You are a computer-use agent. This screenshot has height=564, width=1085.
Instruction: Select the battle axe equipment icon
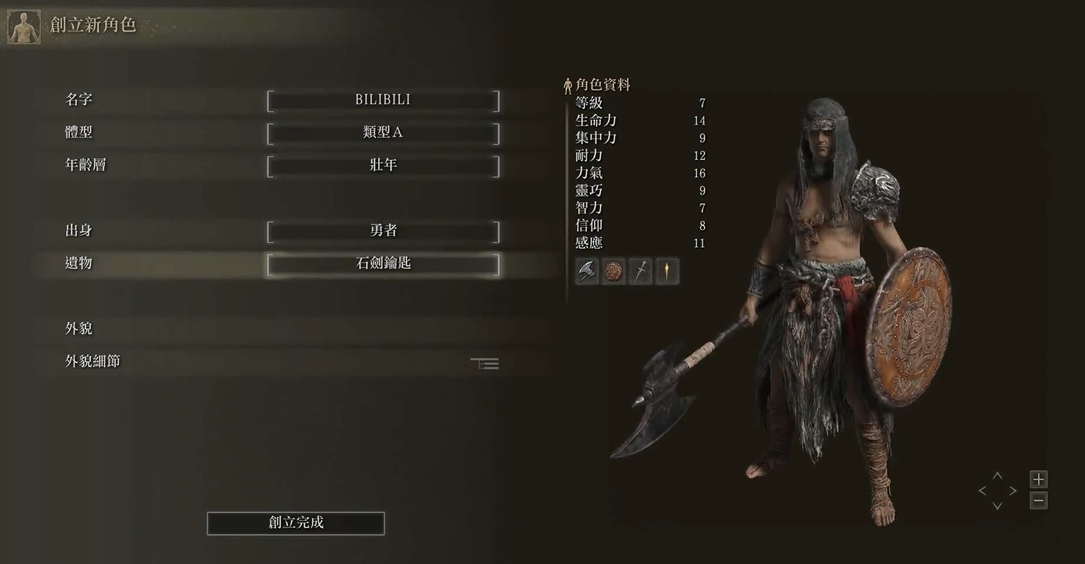click(587, 271)
